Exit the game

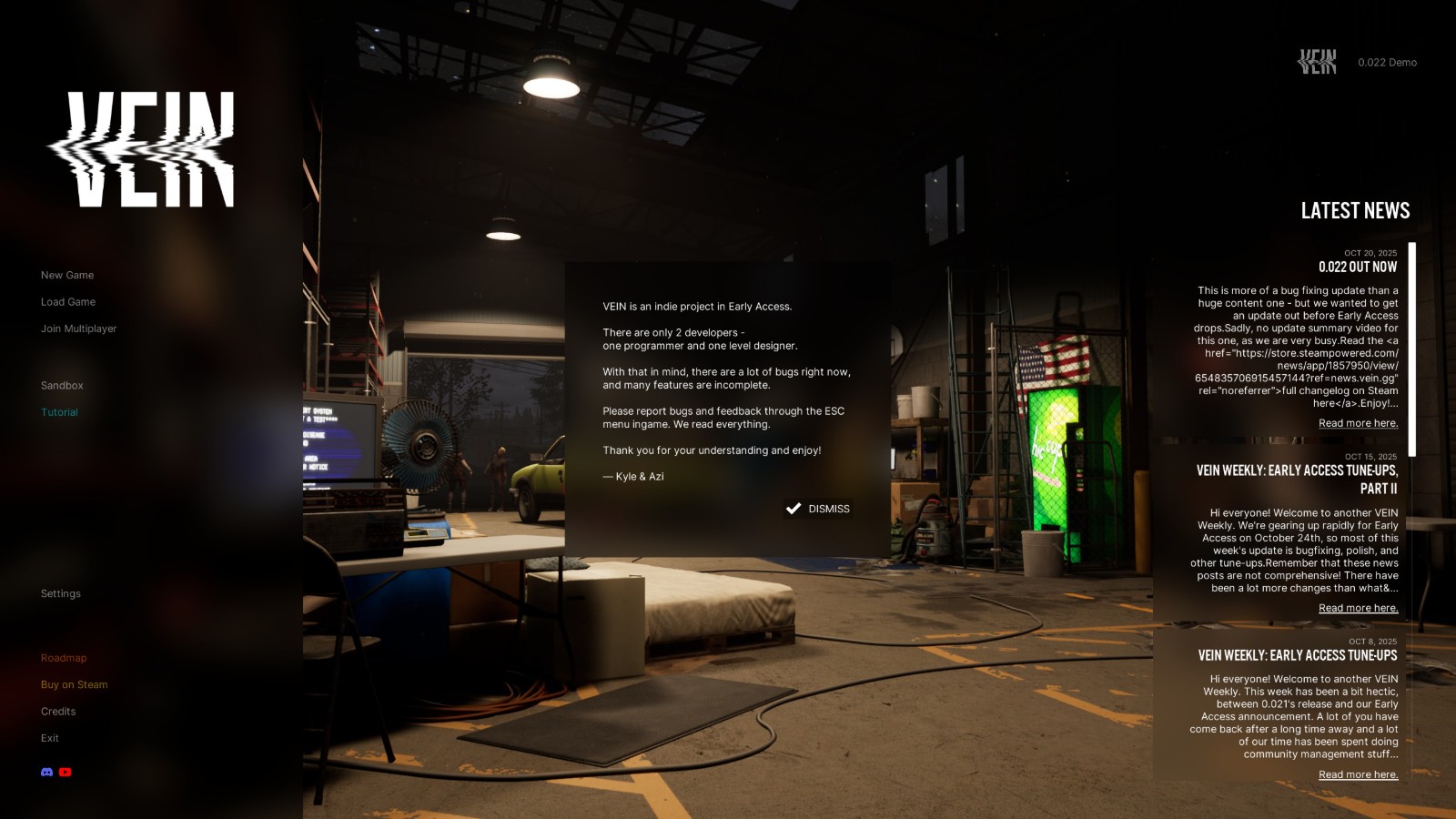pos(50,738)
